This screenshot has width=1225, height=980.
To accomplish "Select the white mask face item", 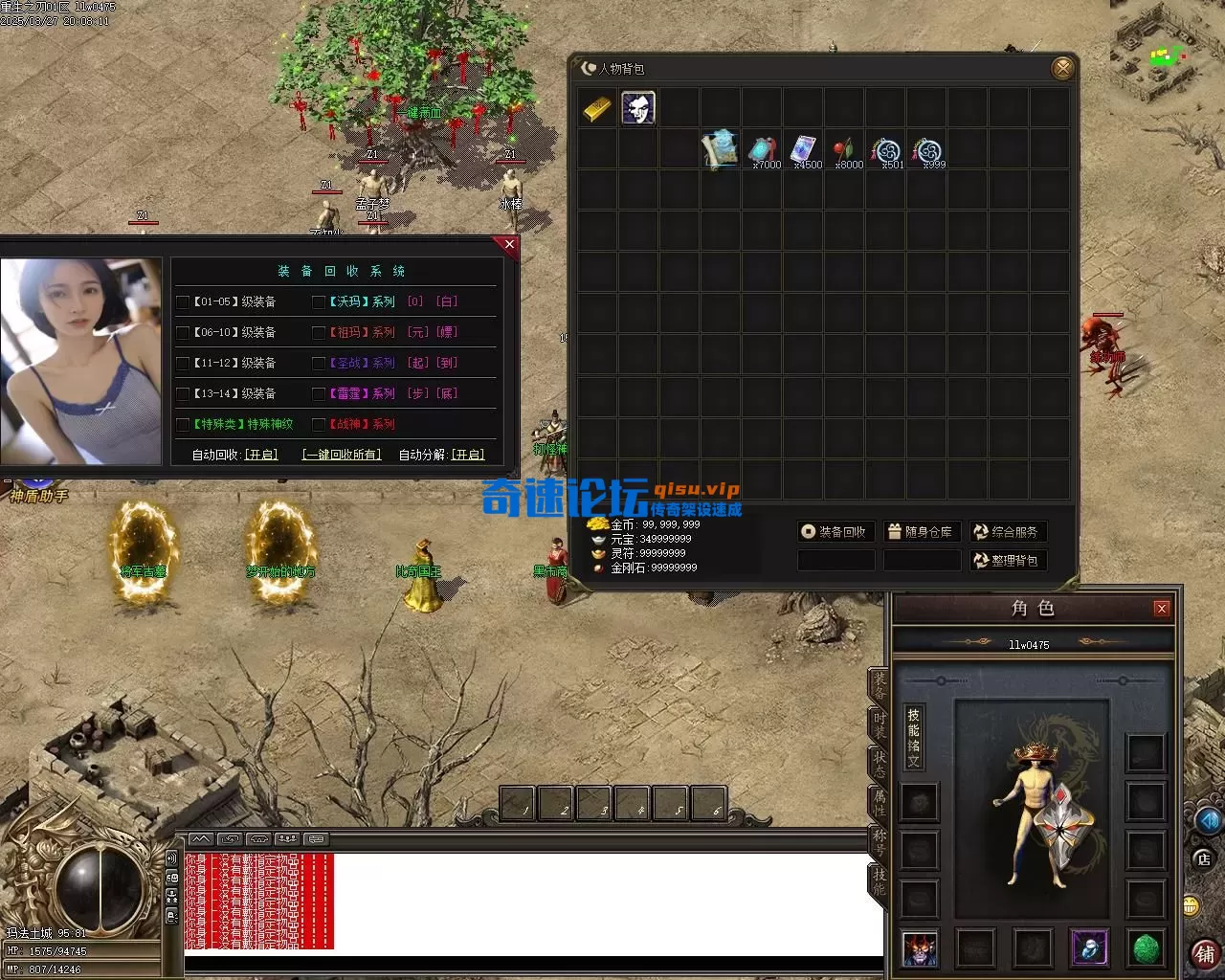I will click(638, 108).
